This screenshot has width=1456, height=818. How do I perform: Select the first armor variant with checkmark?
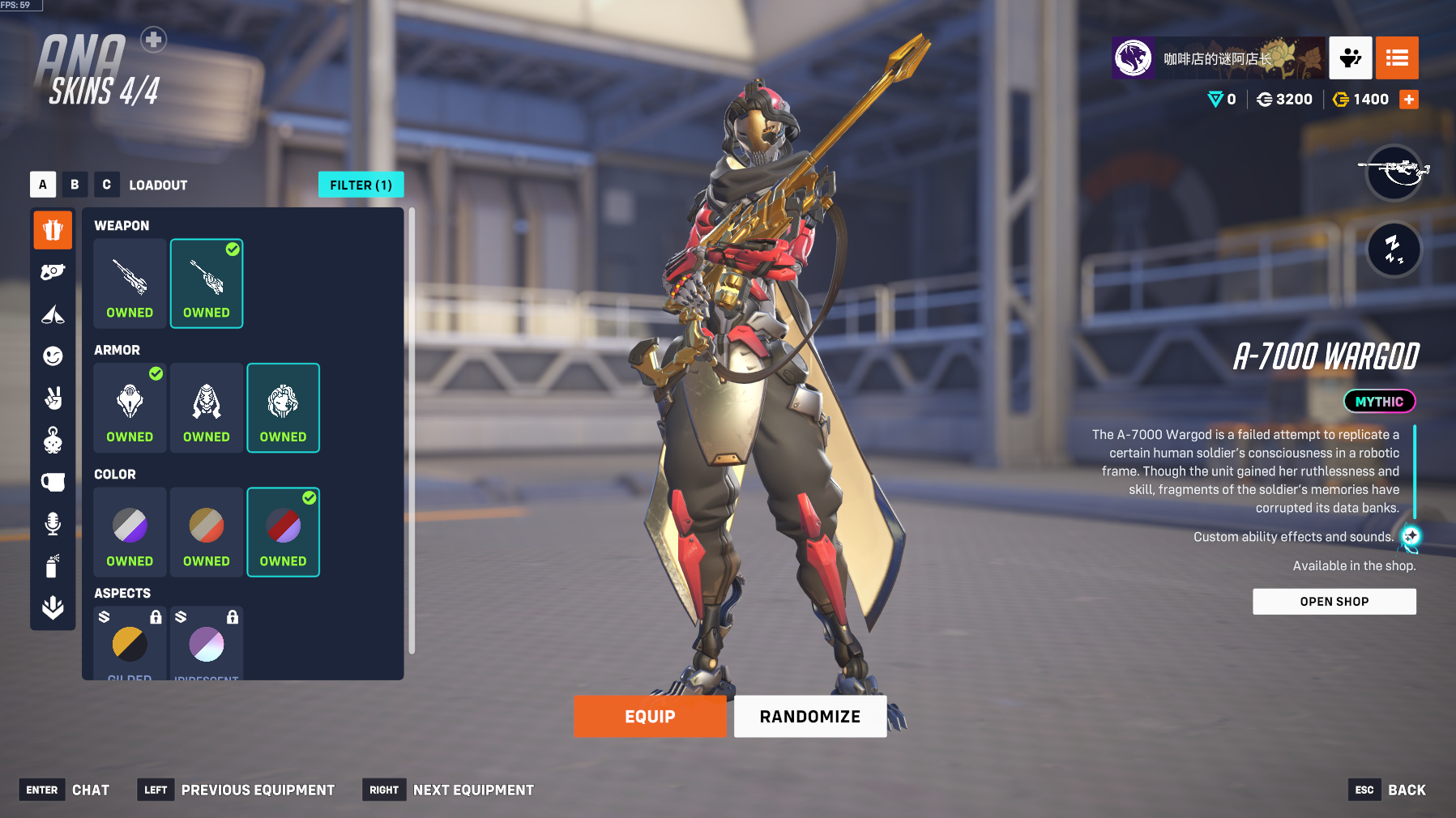tap(130, 407)
